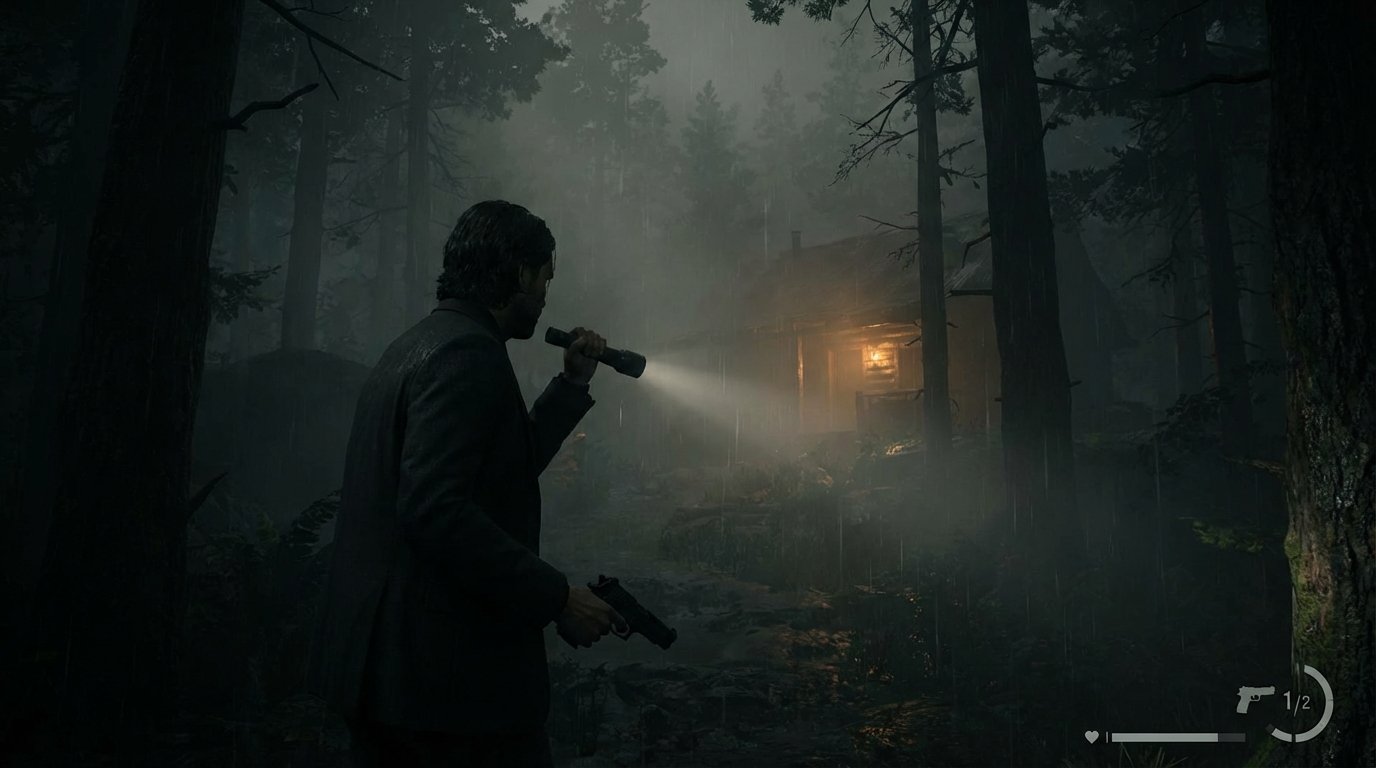Viewport: 1376px width, 768px height.
Task: Click the chimney on the cabin roof
Action: (796, 240)
